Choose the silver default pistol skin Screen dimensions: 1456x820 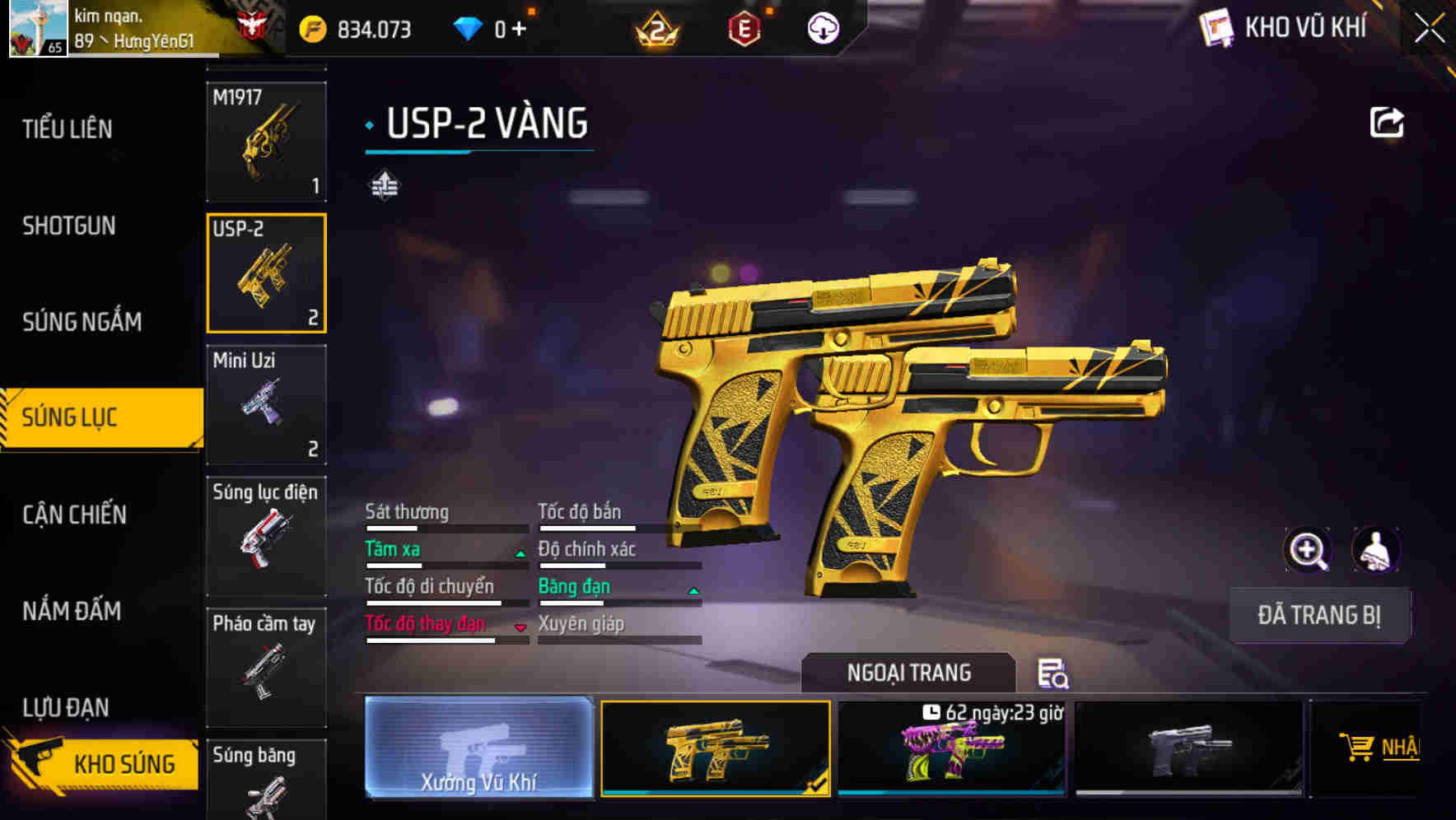tap(1188, 749)
